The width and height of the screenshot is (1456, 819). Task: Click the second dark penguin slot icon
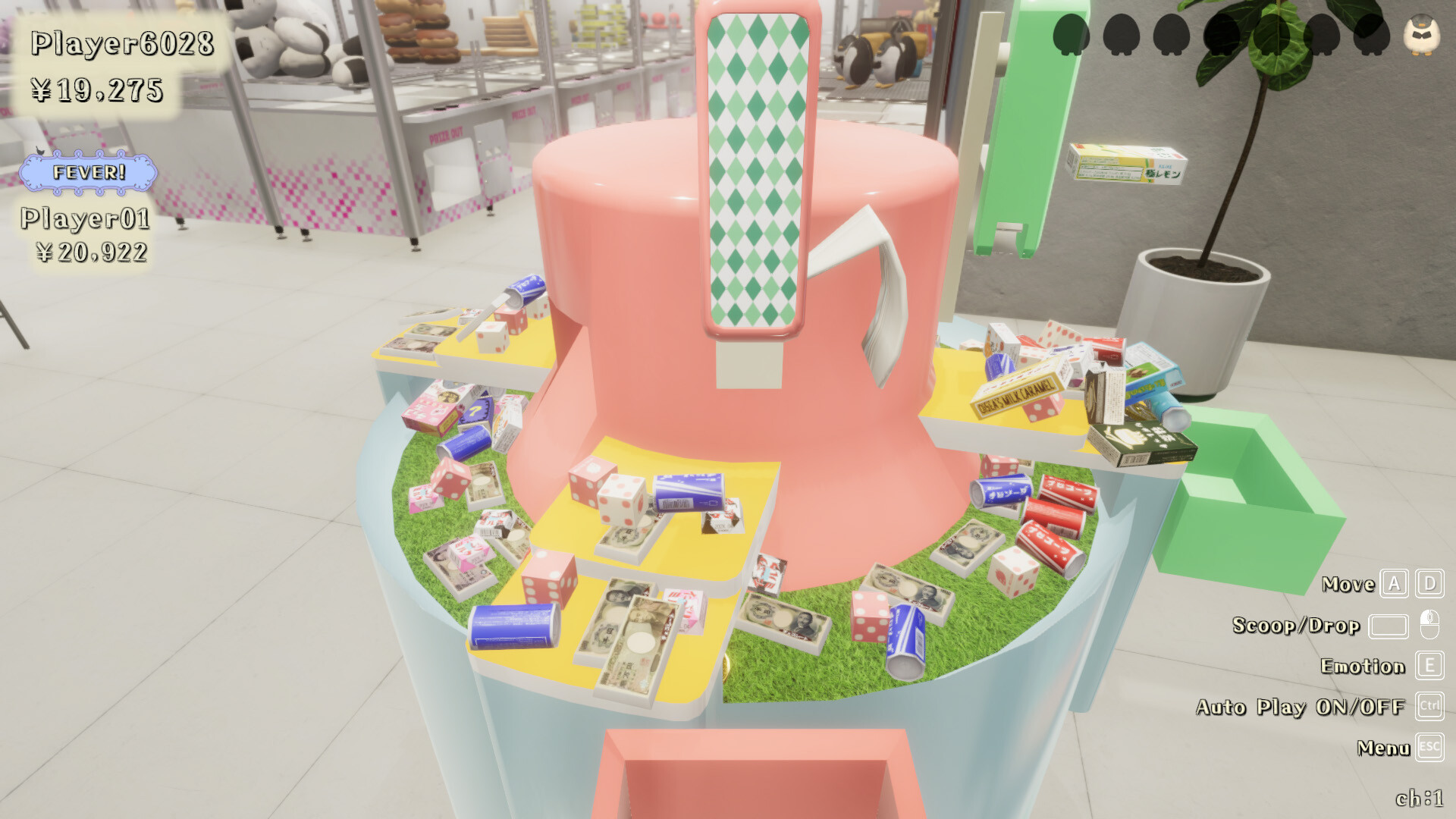click(x=1120, y=34)
